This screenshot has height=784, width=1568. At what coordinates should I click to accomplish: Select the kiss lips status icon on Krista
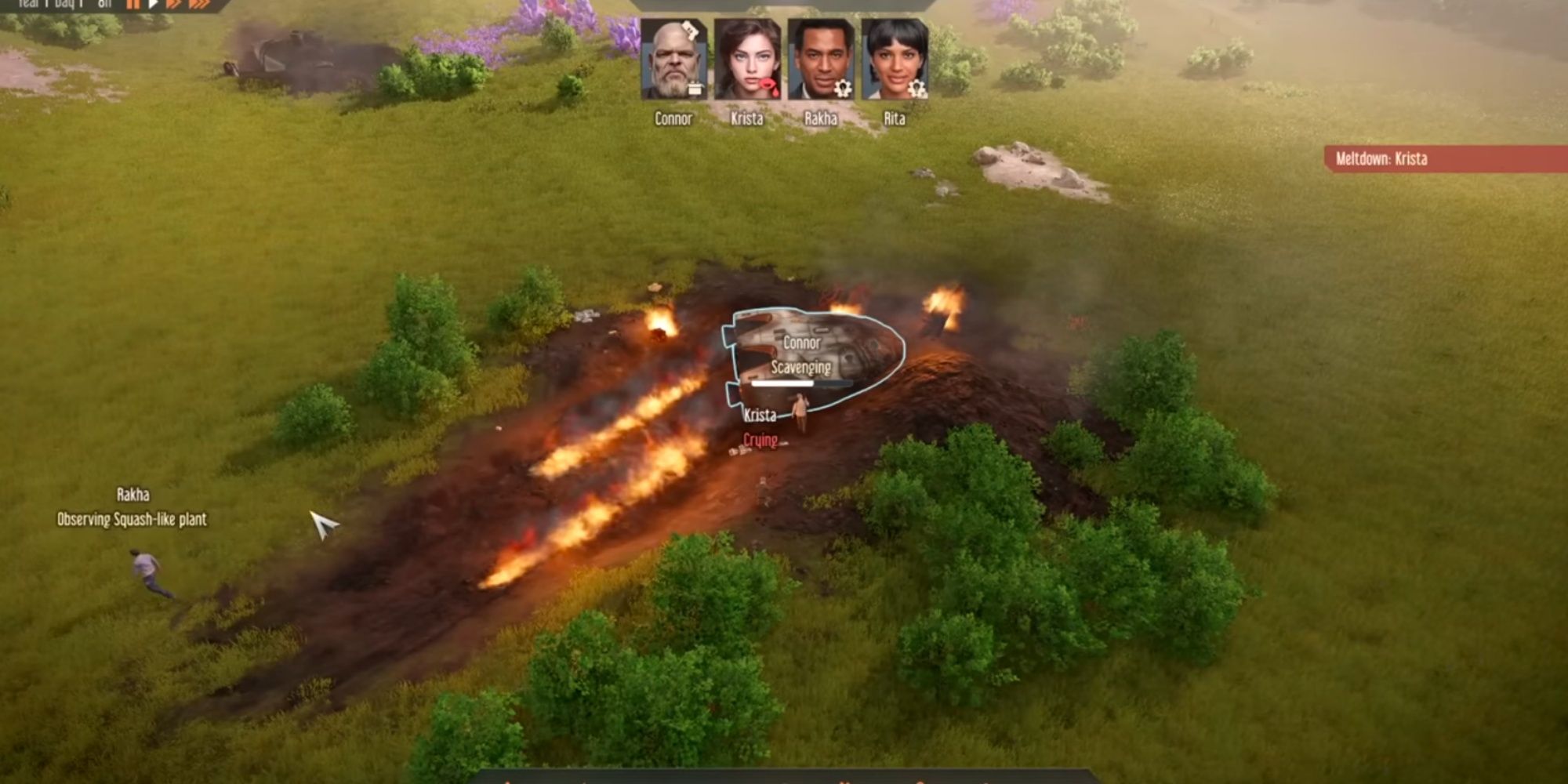(x=768, y=86)
